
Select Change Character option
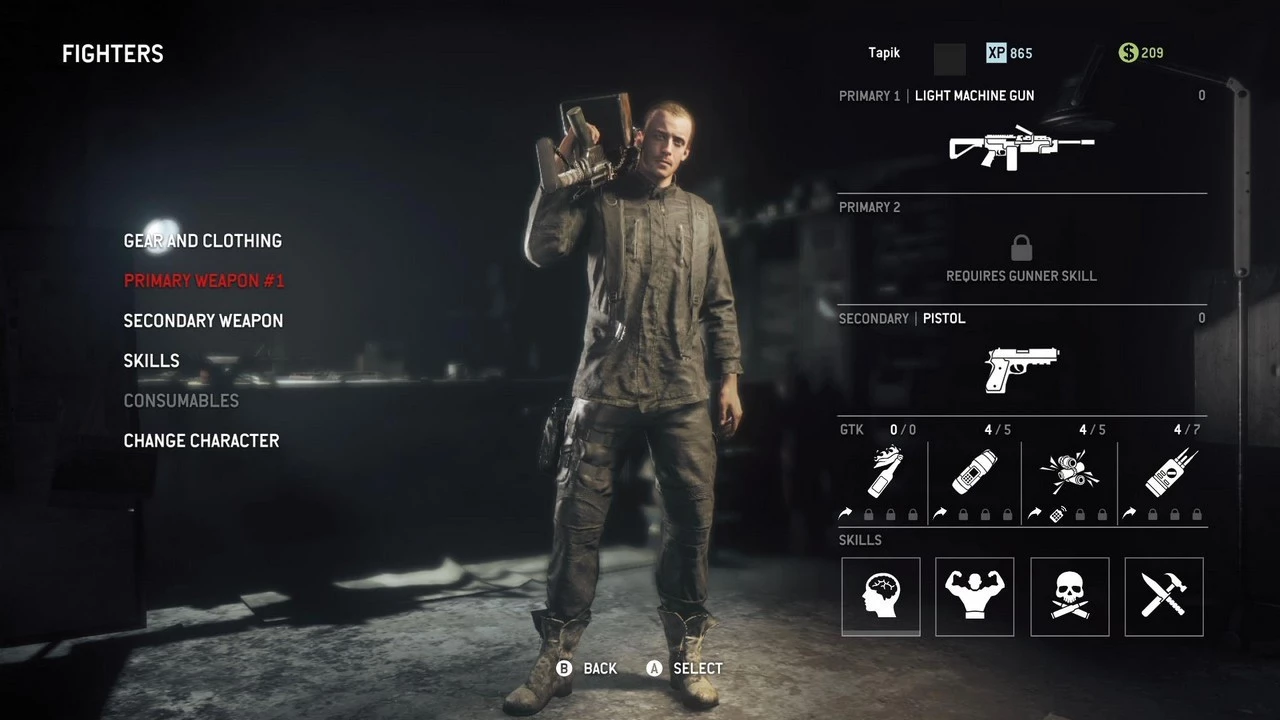tap(201, 441)
